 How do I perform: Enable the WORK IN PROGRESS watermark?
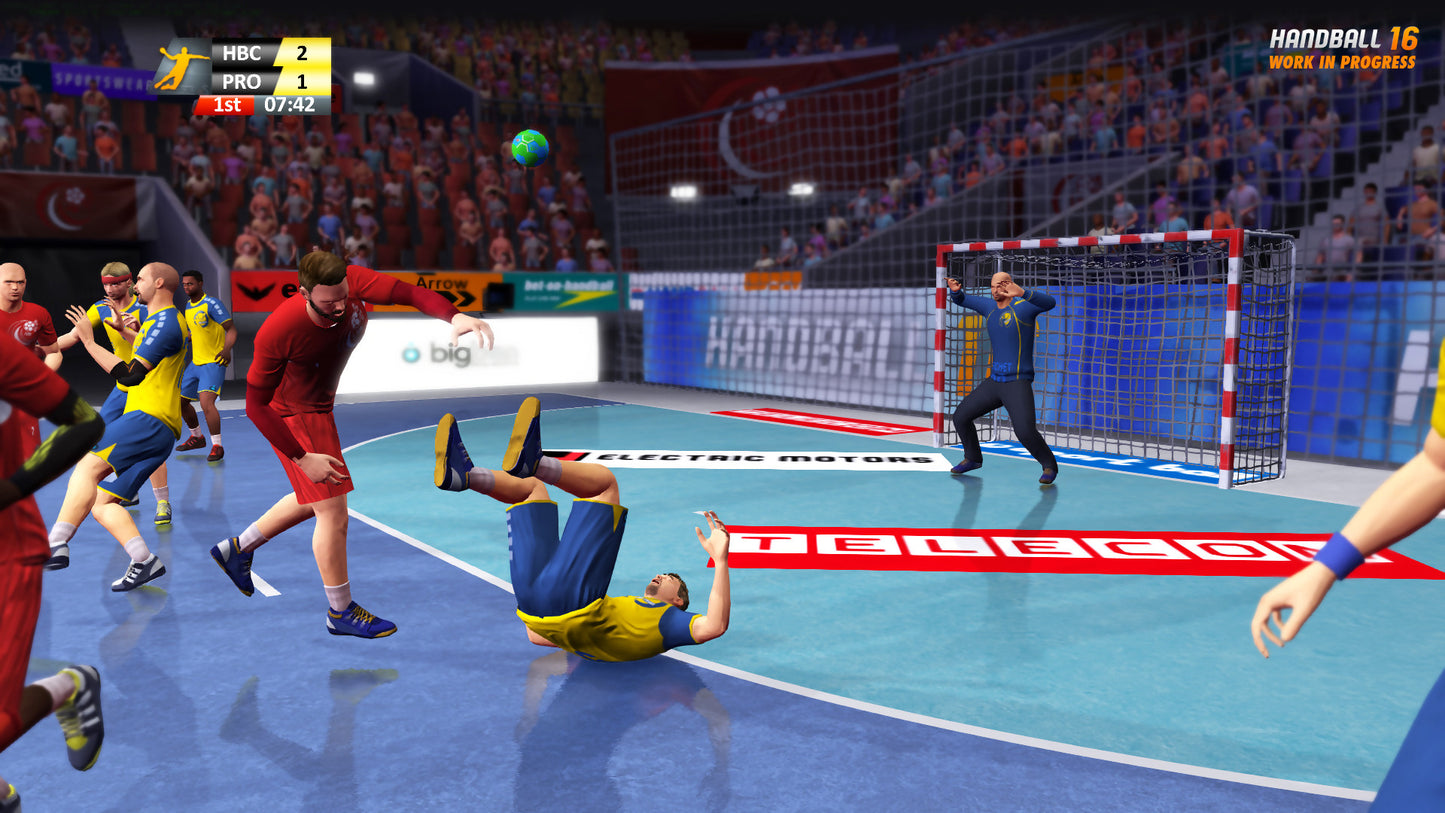tap(1342, 62)
